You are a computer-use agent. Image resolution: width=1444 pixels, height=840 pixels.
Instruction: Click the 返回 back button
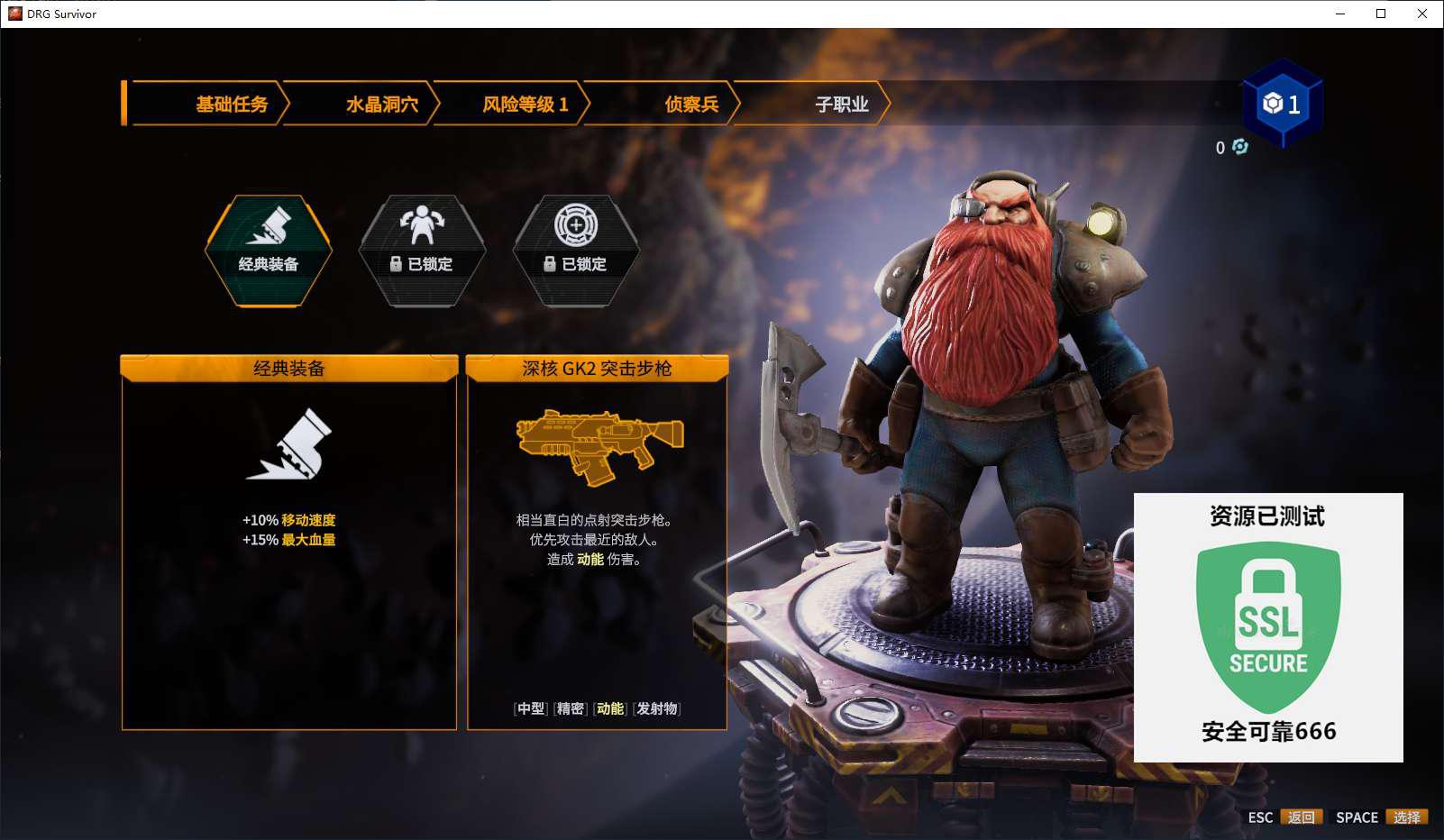tap(1301, 817)
